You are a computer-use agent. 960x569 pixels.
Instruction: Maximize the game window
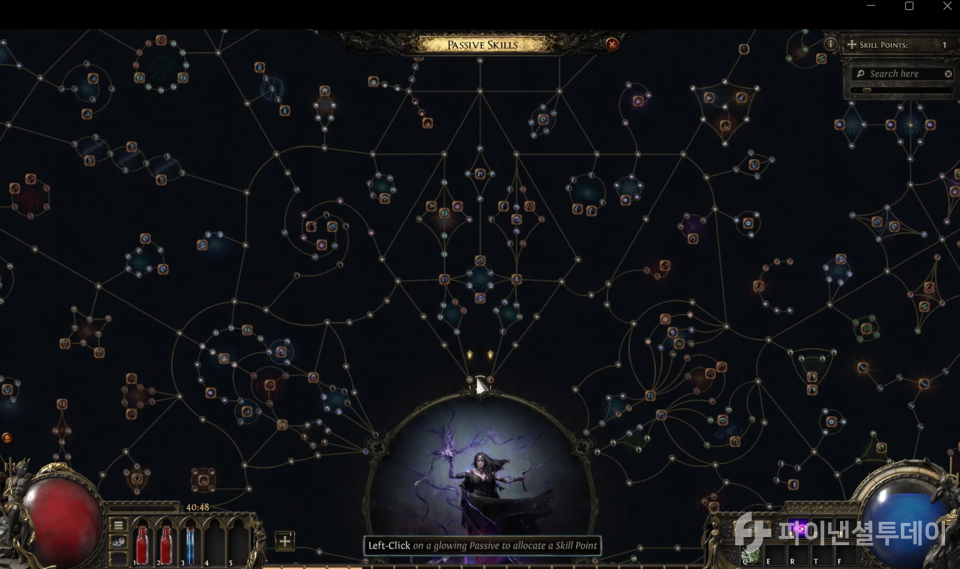coord(909,7)
